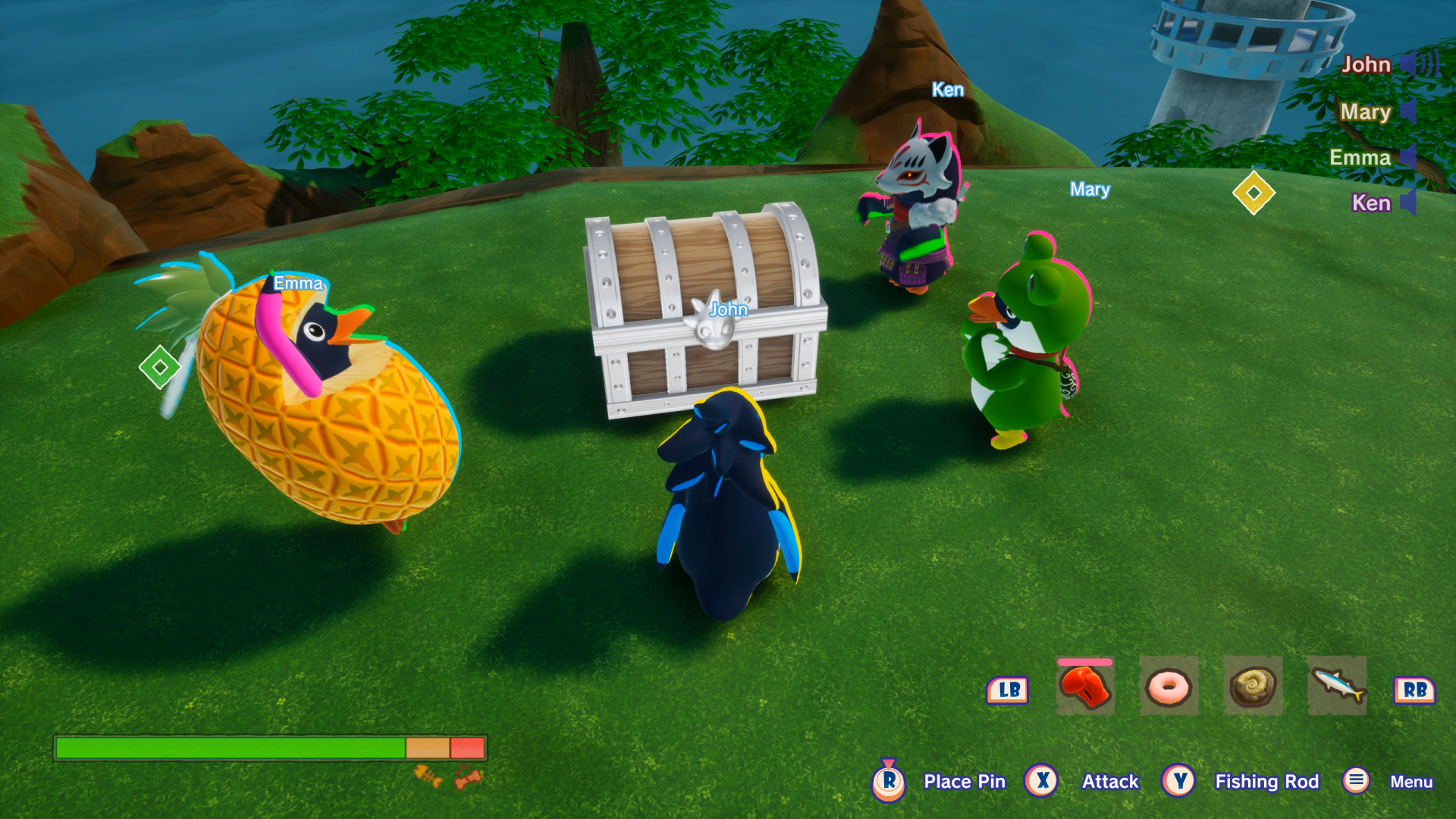1456x819 pixels.
Task: Click the RB hotbar cycle icon
Action: pyautogui.click(x=1415, y=691)
